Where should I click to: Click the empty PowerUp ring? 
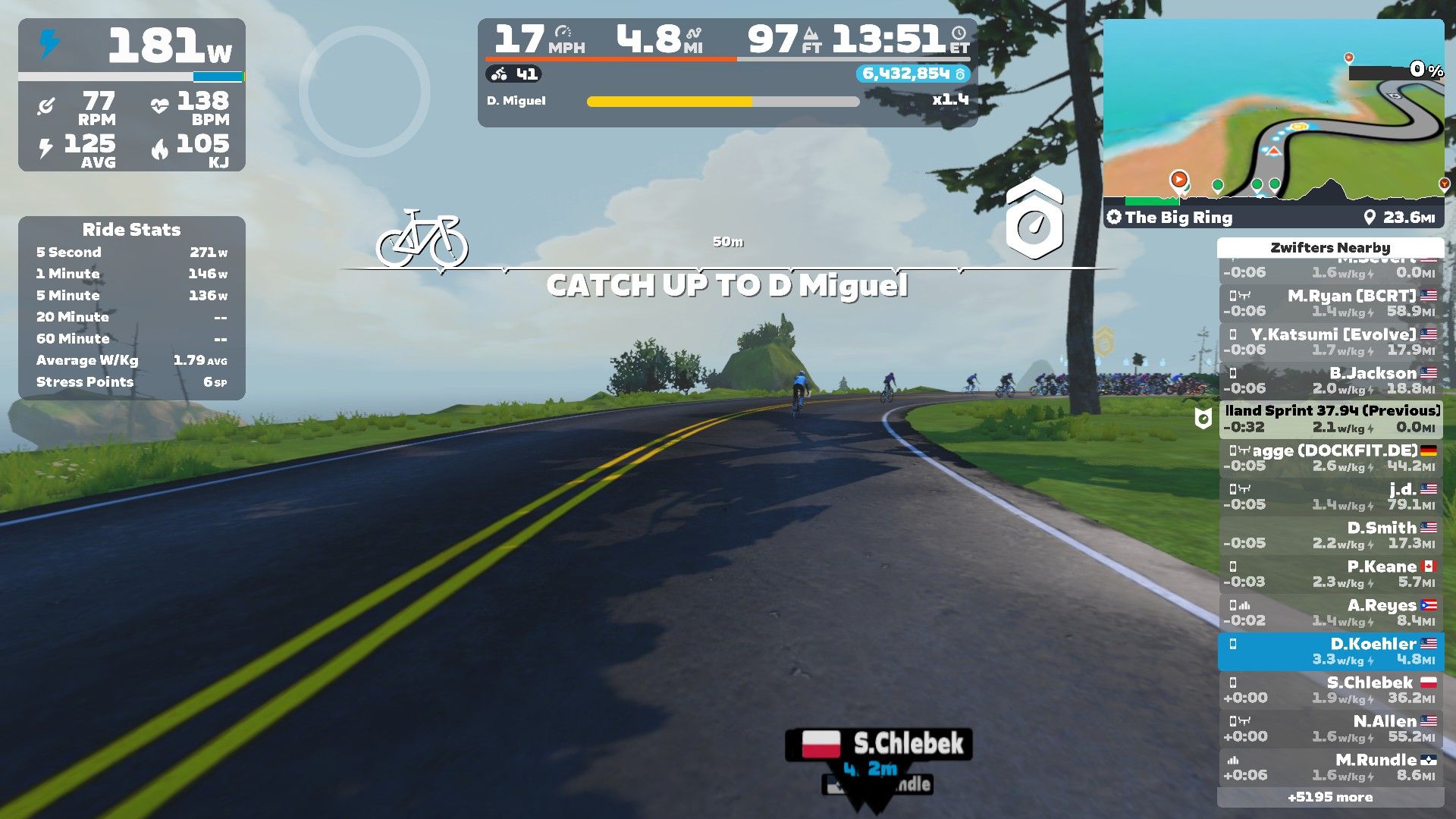(x=365, y=92)
